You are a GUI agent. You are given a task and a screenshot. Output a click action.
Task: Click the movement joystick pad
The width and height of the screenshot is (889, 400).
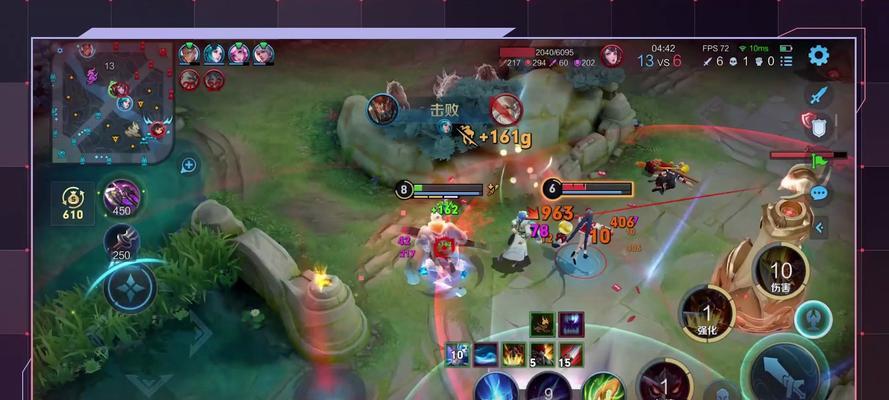tap(129, 289)
